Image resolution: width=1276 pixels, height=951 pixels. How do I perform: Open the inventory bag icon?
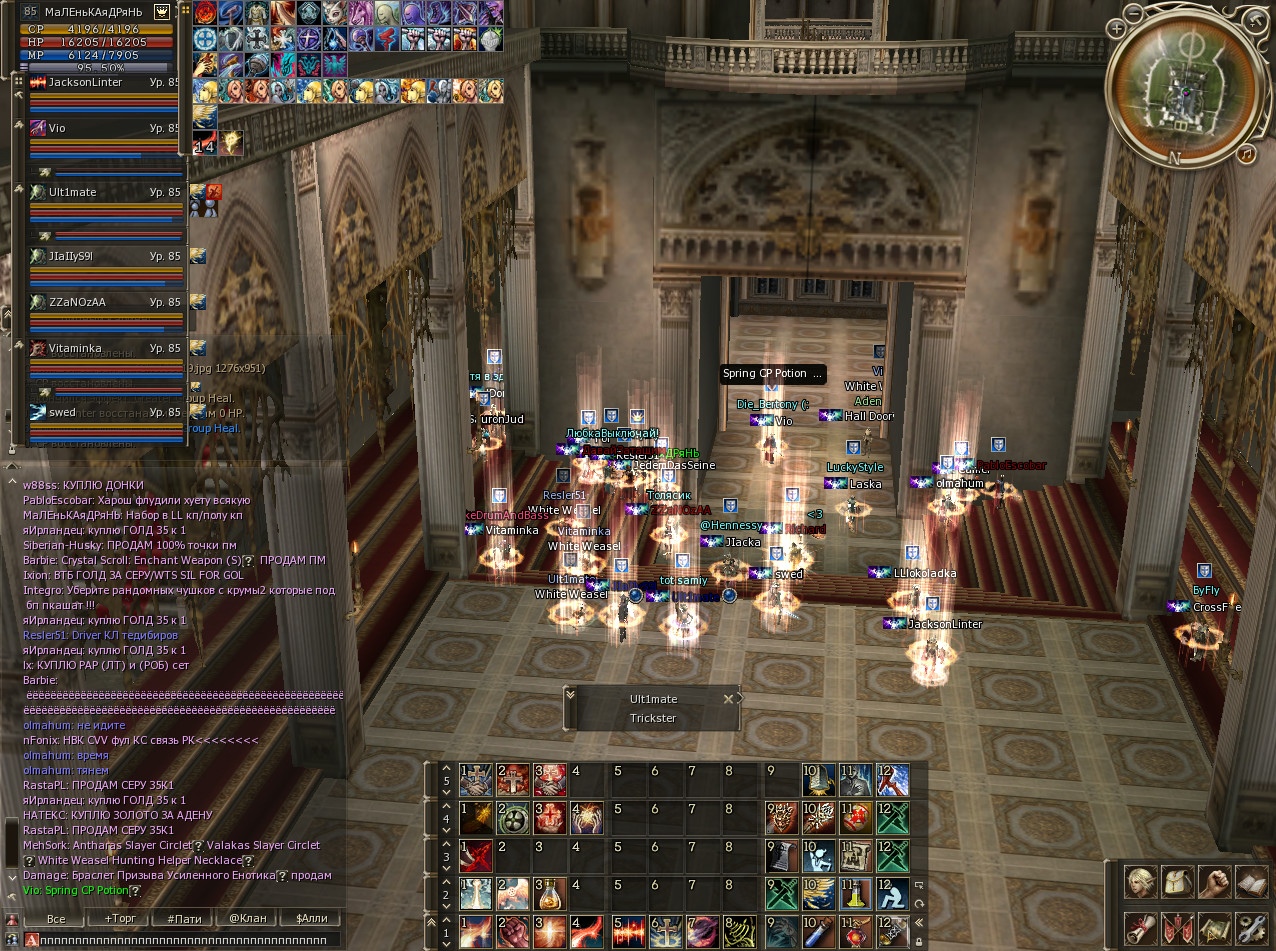1177,883
